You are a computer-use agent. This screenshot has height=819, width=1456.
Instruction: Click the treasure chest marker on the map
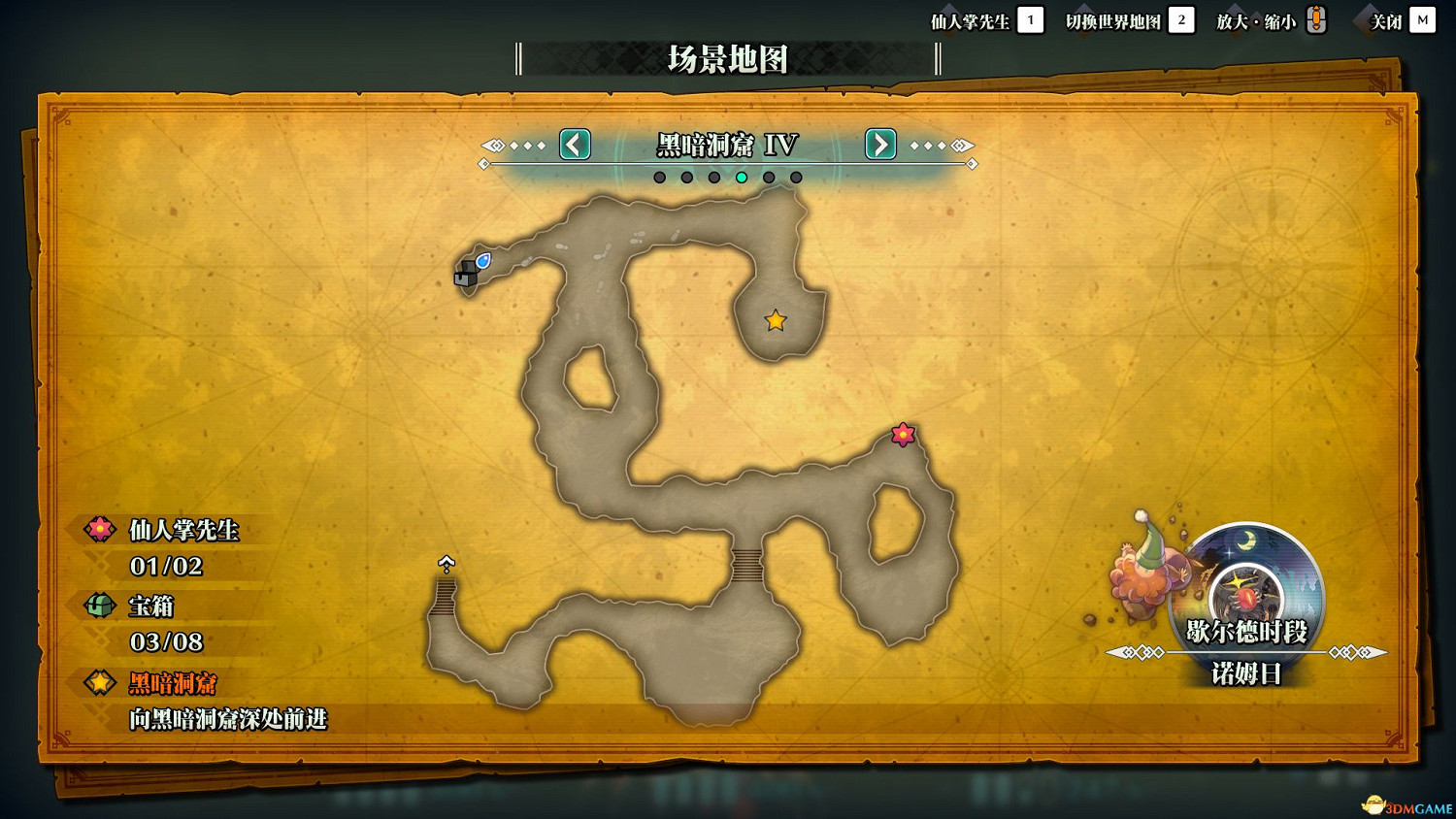pos(466,275)
